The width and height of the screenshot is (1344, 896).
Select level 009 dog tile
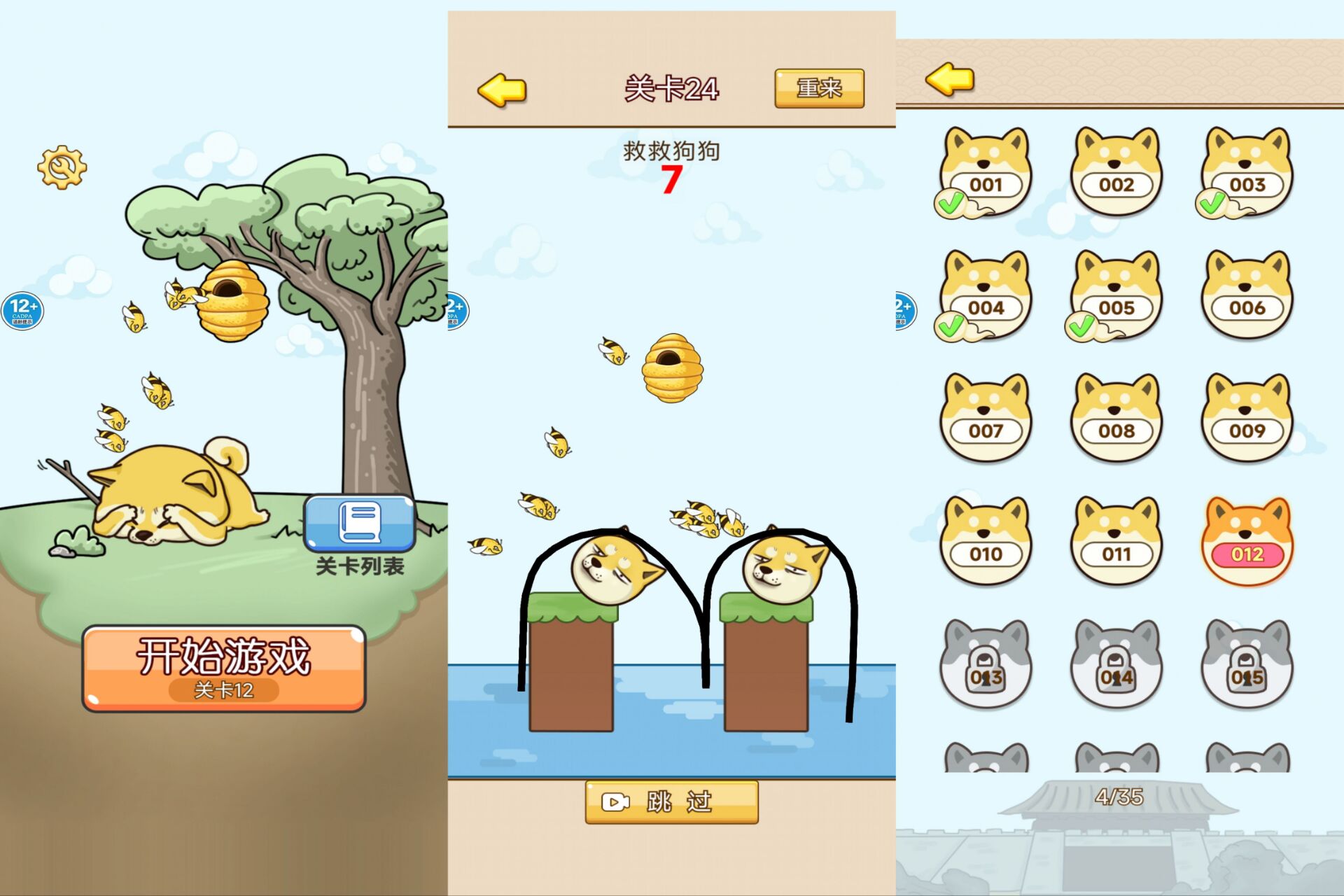pyautogui.click(x=1247, y=418)
